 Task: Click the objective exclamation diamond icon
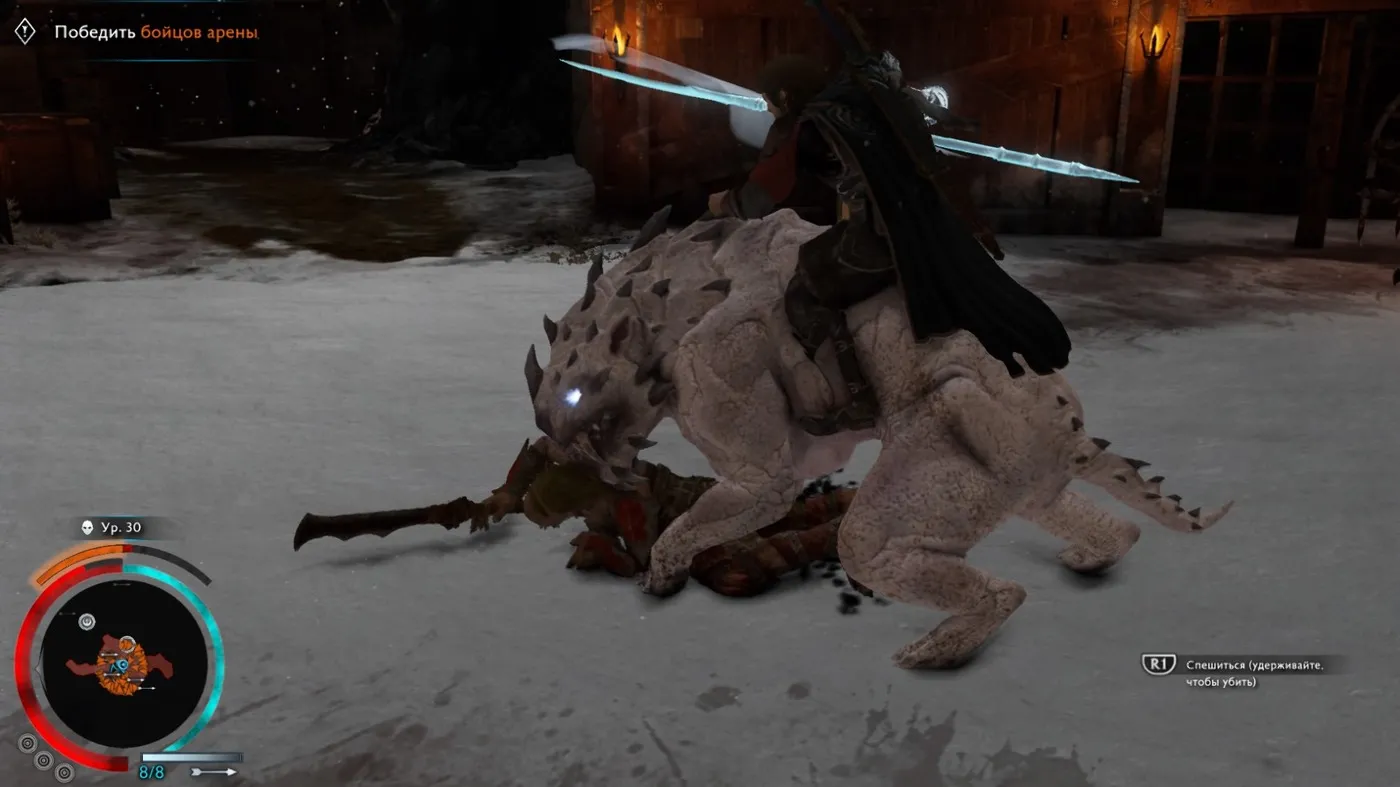(x=26, y=31)
